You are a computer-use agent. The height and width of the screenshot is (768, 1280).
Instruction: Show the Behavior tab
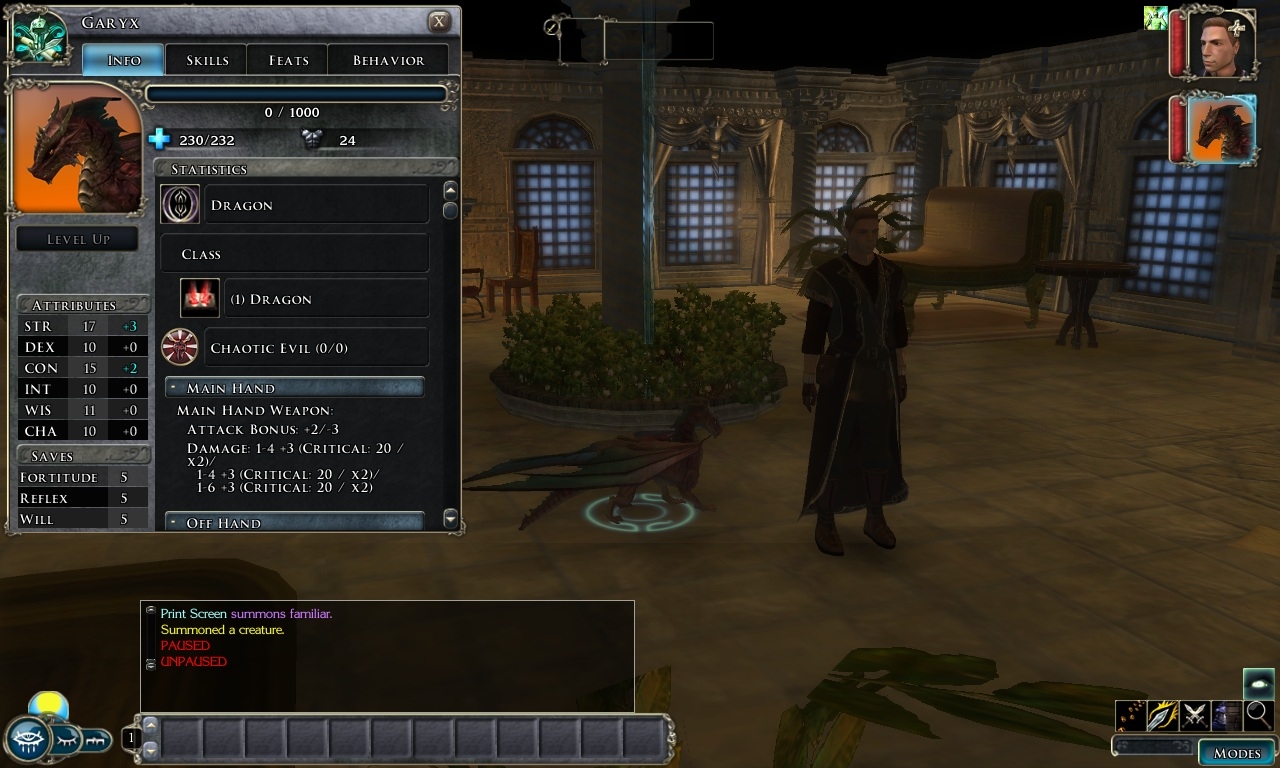tap(388, 60)
